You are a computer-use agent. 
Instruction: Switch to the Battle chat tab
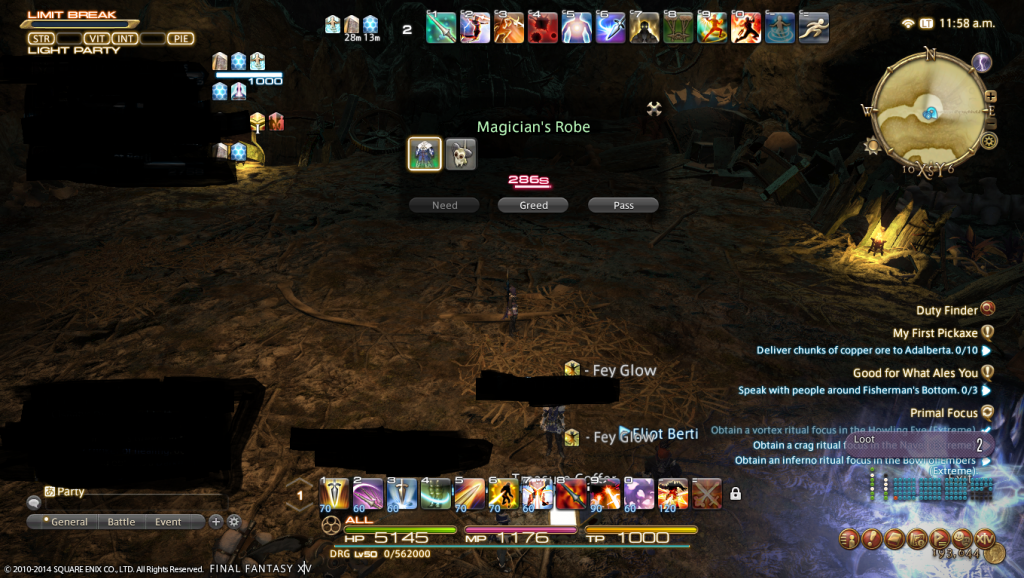point(121,522)
